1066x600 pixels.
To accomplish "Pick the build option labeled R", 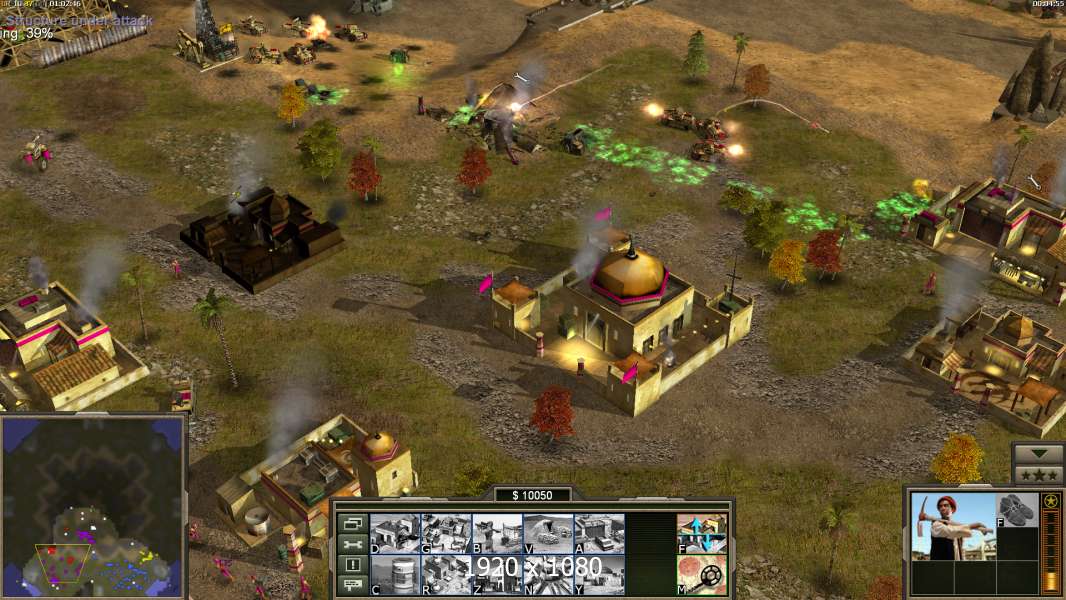I will [x=446, y=574].
